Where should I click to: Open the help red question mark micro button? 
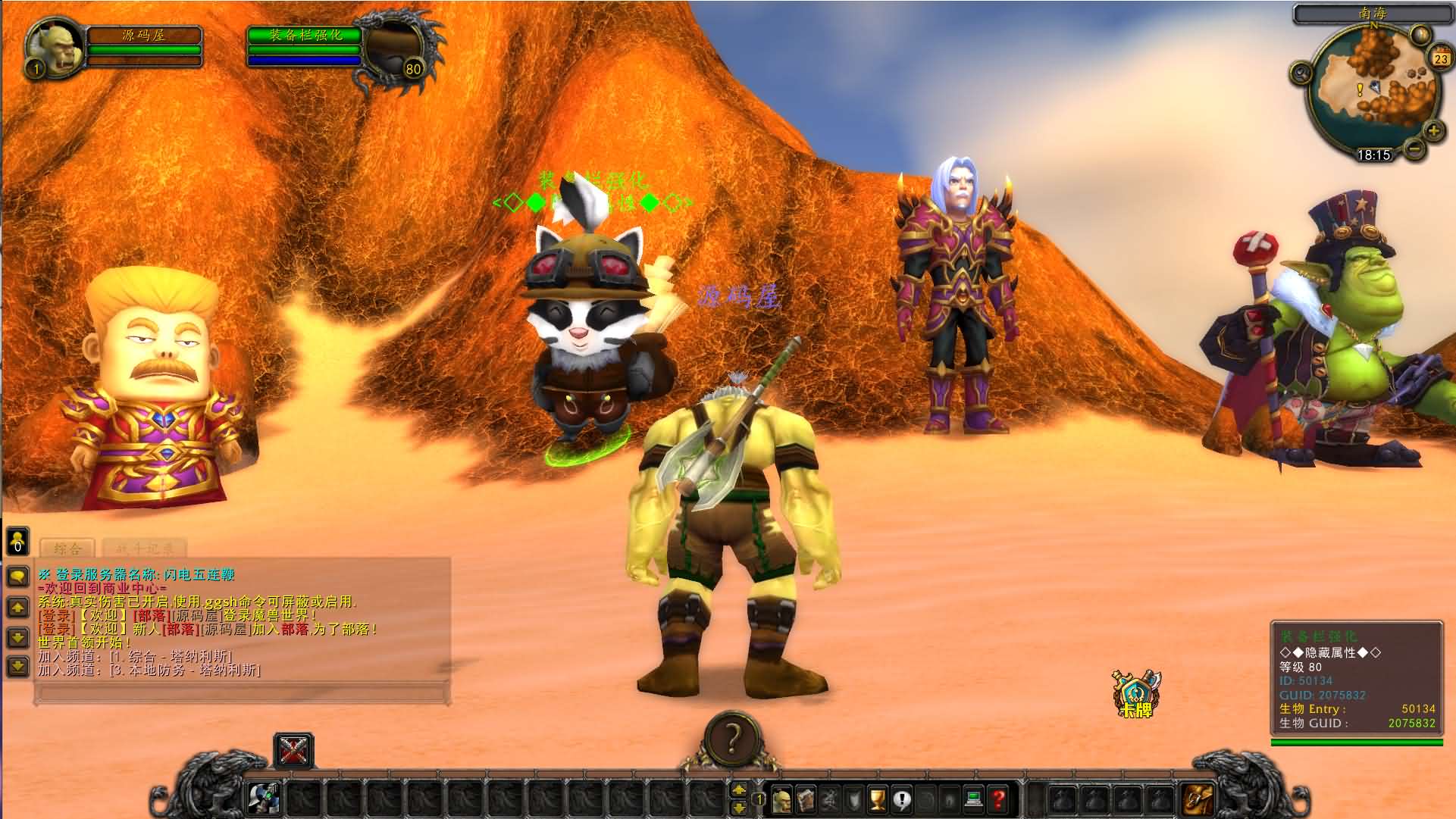pos(998,799)
